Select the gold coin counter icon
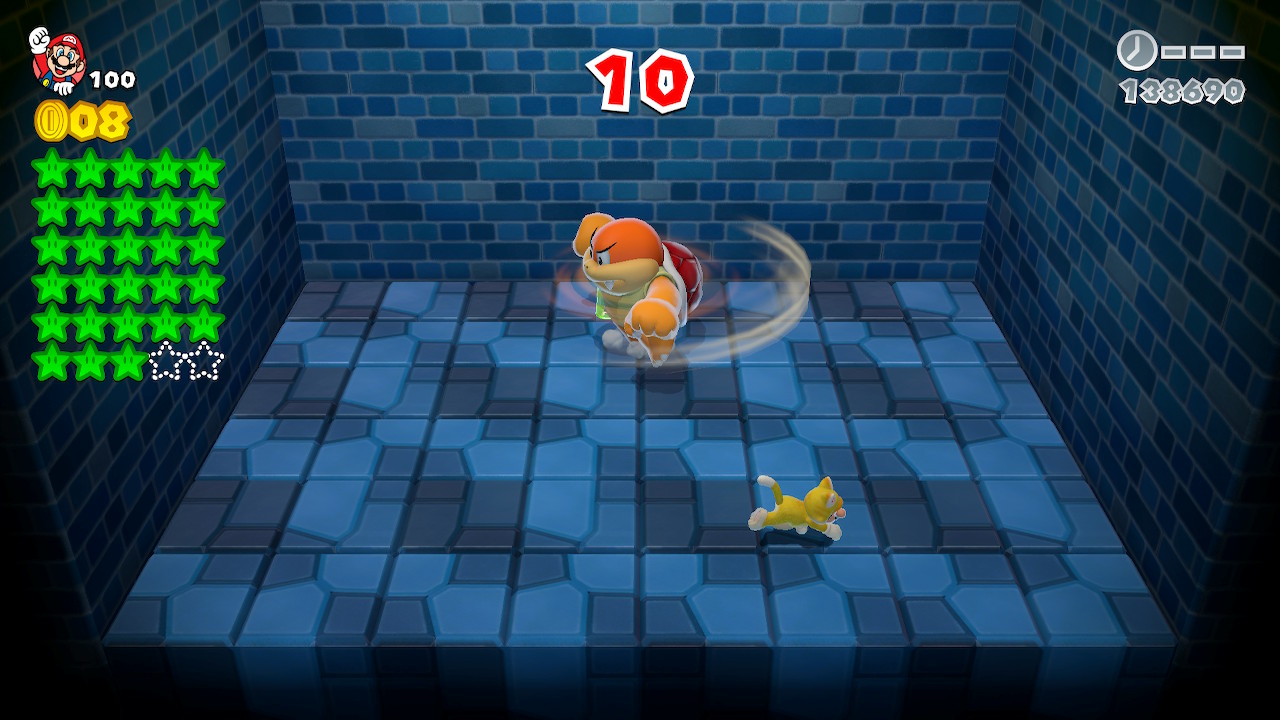This screenshot has height=720, width=1280. click(x=51, y=121)
